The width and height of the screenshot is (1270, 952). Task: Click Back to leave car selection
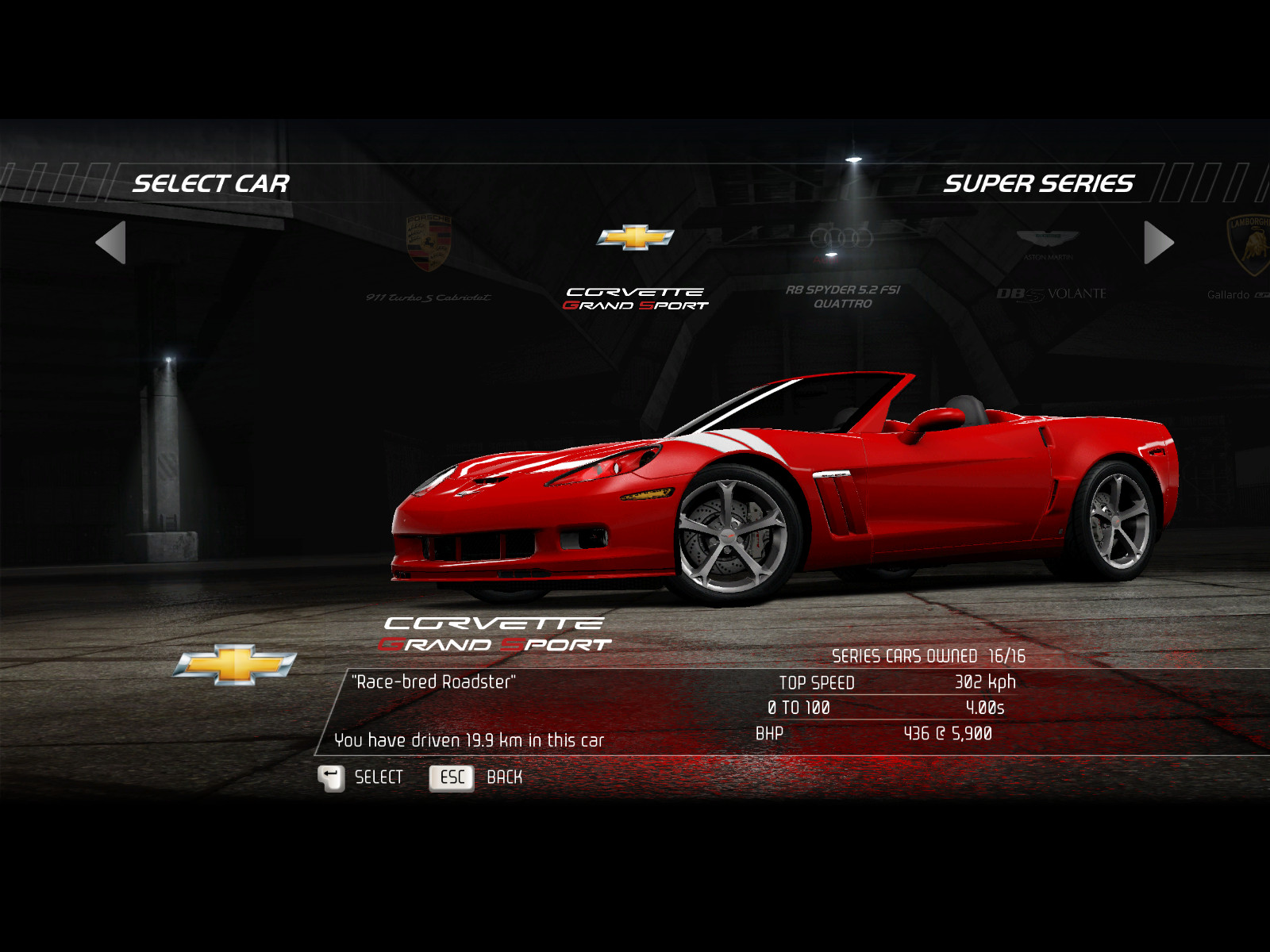[x=476, y=777]
